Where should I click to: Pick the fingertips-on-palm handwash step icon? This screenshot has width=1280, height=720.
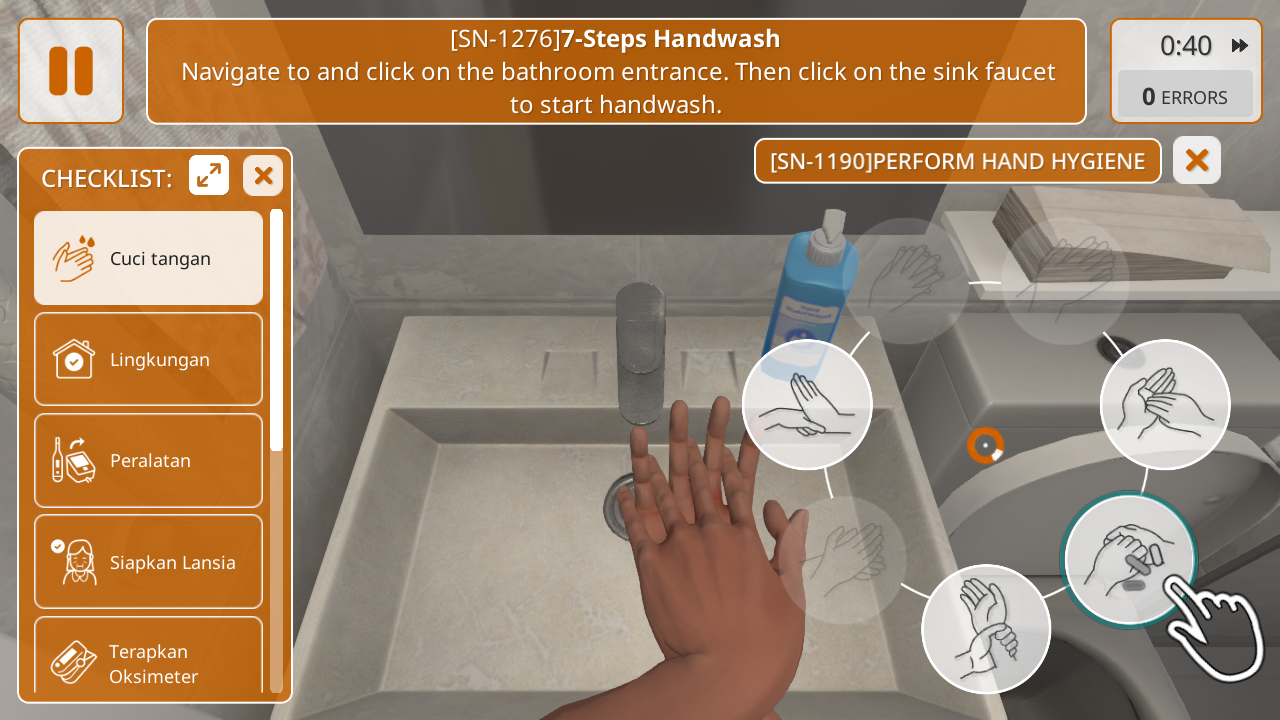[1165, 404]
